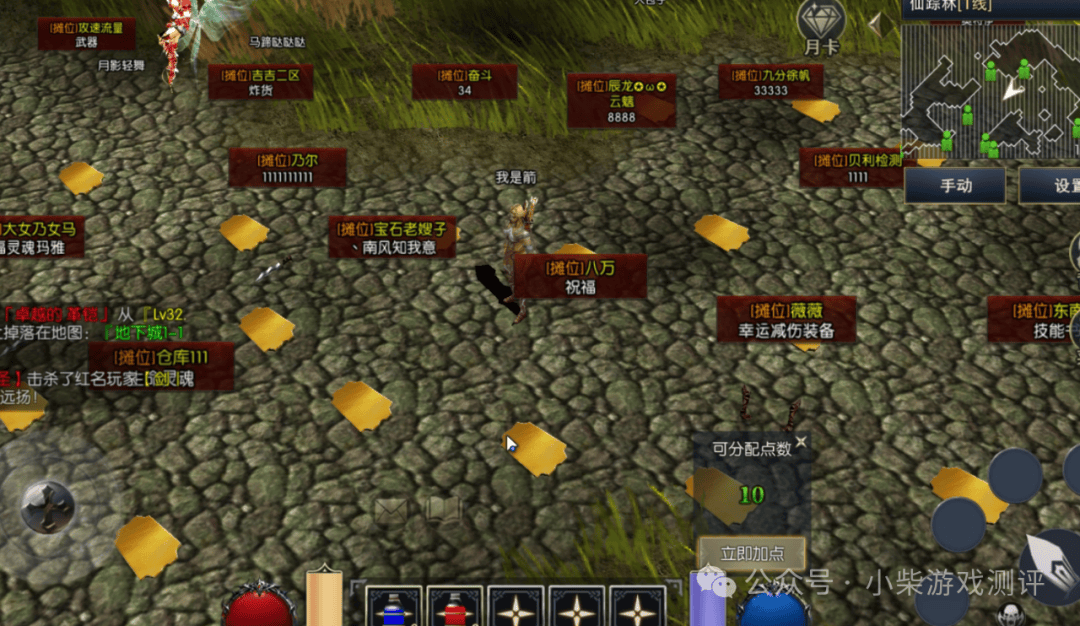Collapse the minimap with the arrow
Screen dimensions: 1080x626
(881, 25)
